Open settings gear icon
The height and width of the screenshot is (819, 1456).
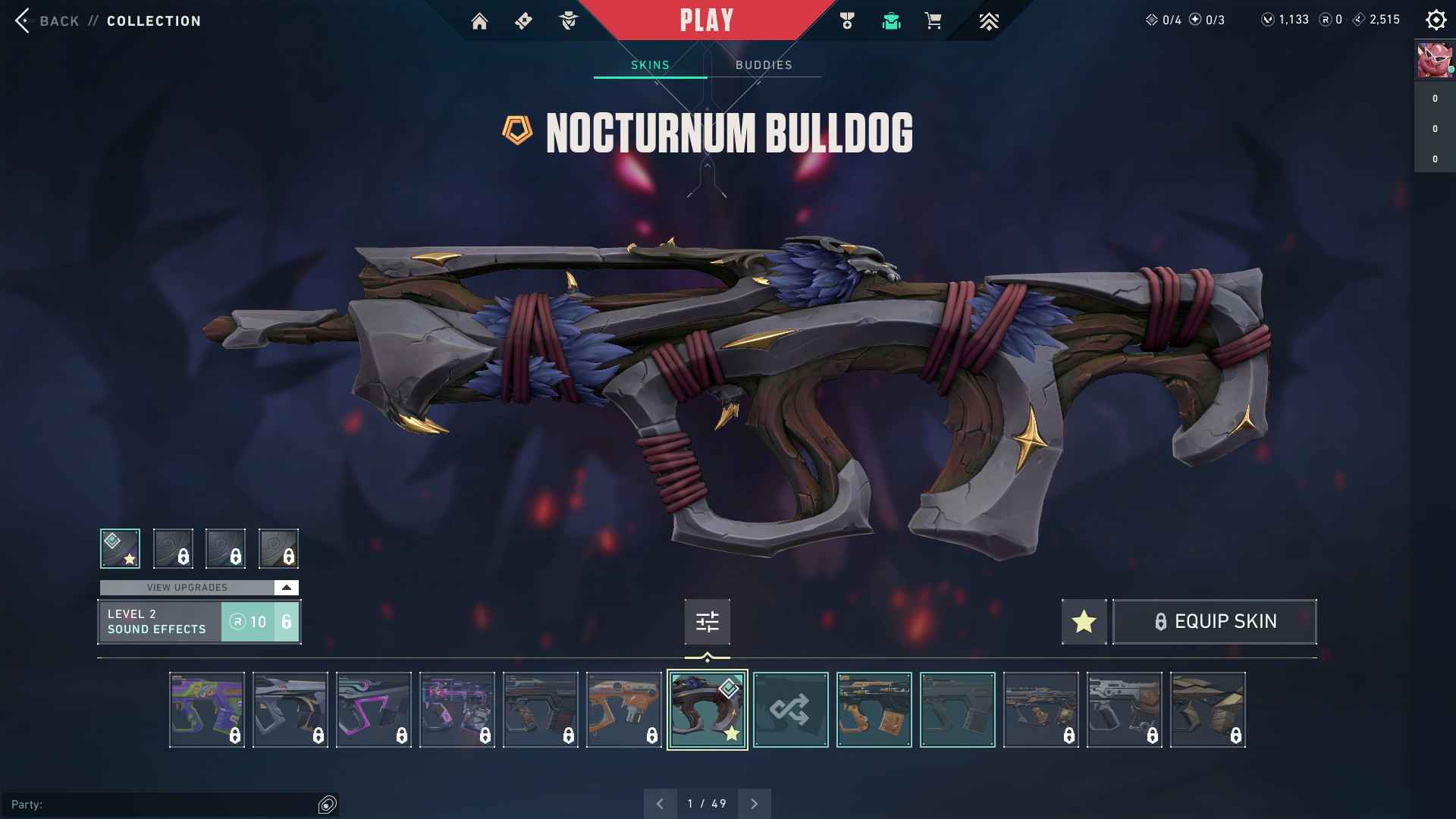click(1436, 20)
